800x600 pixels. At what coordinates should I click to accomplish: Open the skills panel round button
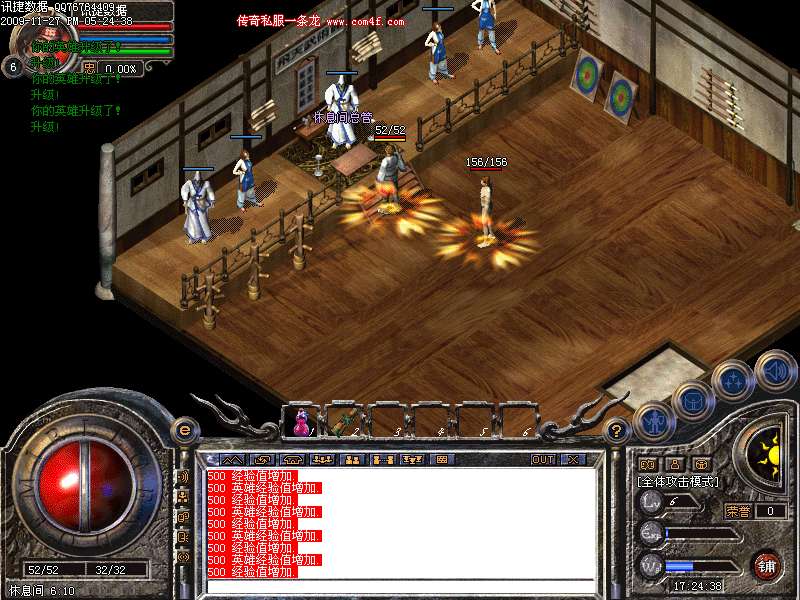[733, 380]
